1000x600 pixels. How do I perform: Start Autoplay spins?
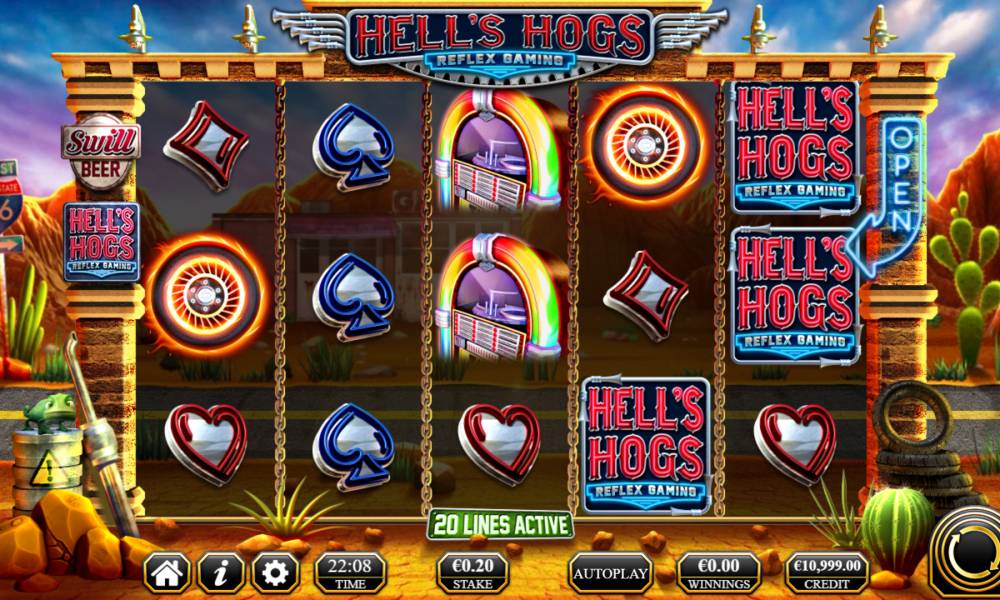pyautogui.click(x=610, y=573)
